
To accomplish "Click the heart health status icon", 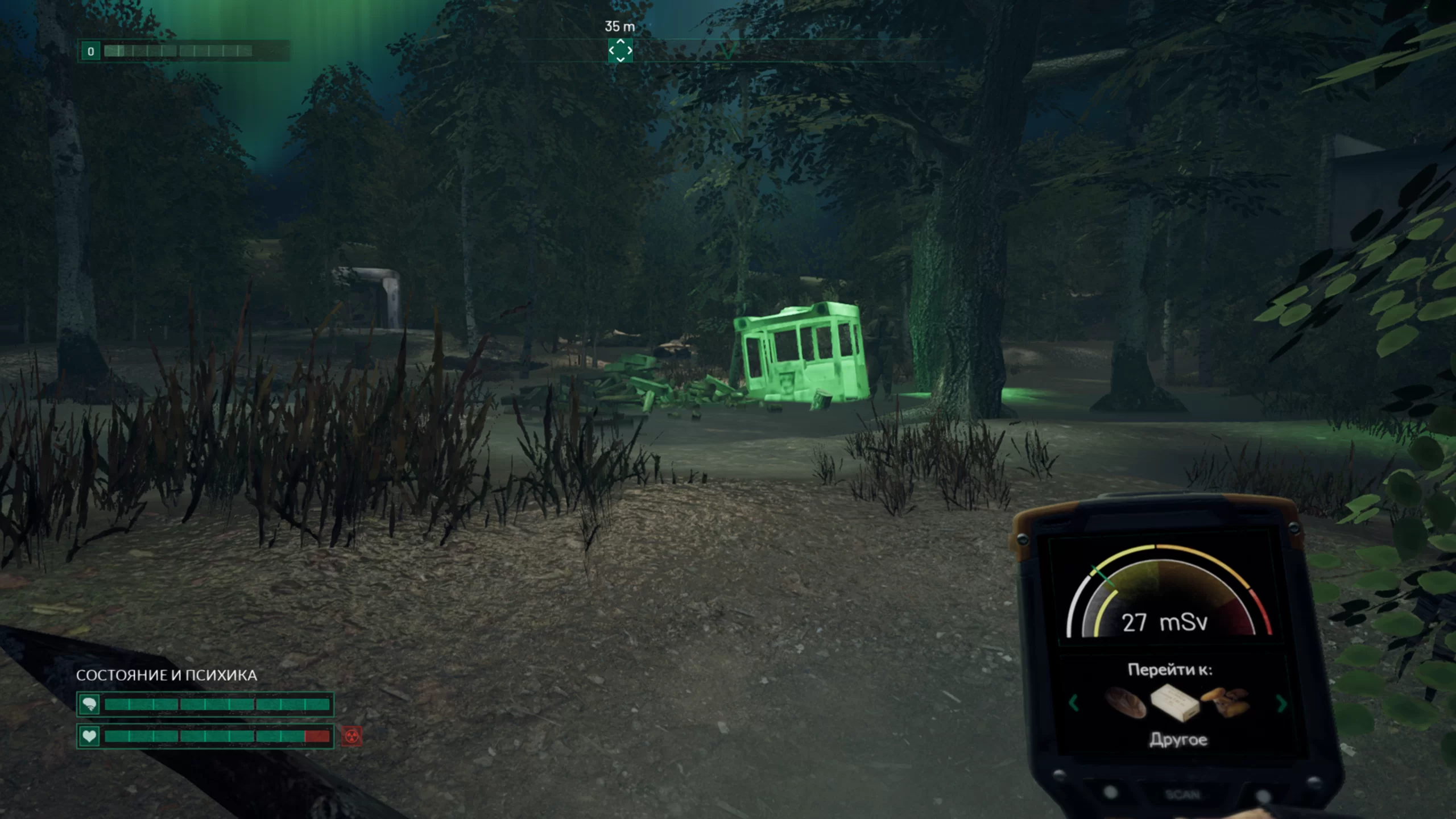I will point(89,737).
